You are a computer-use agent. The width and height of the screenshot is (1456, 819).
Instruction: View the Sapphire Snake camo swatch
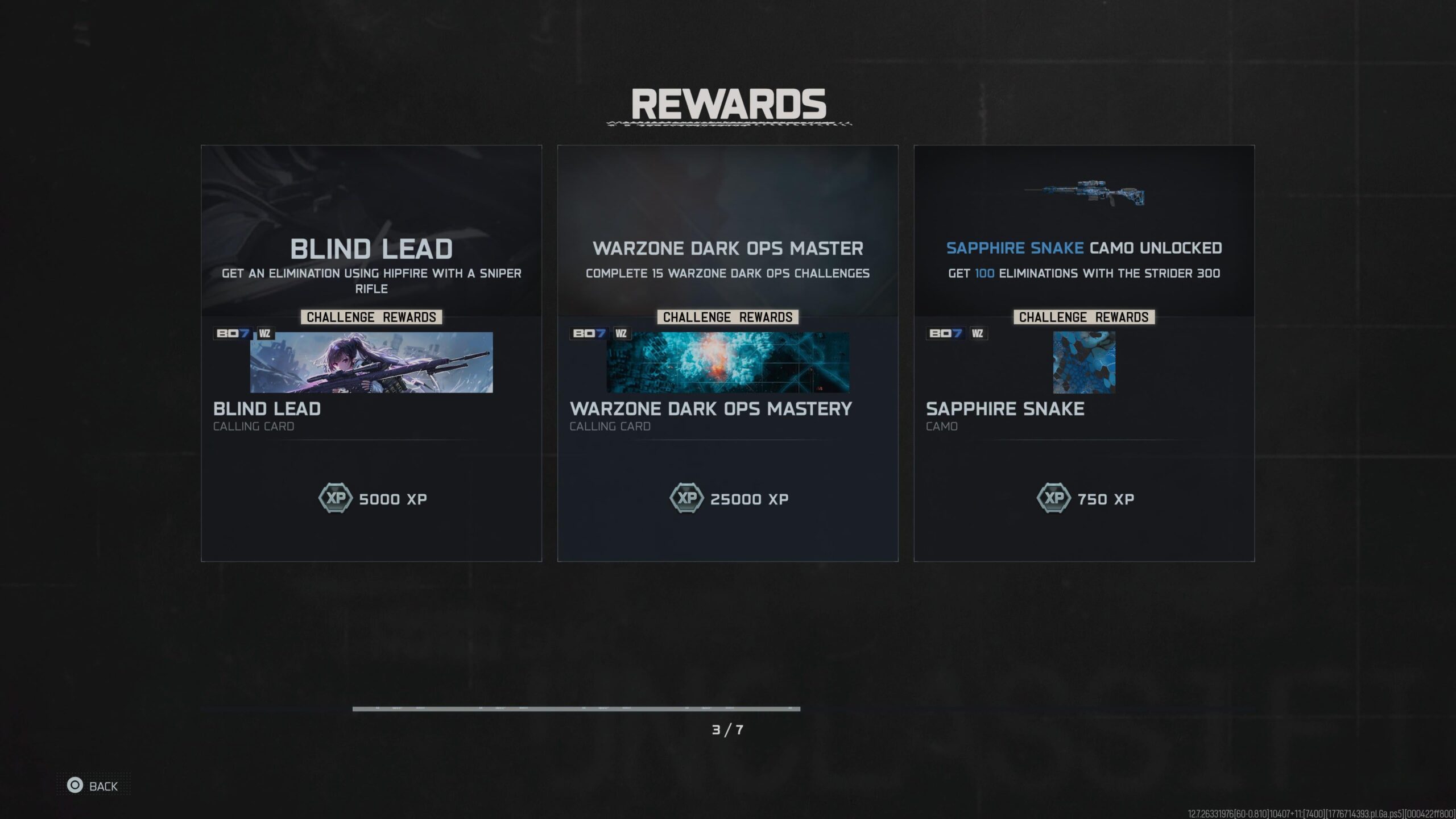click(1084, 362)
